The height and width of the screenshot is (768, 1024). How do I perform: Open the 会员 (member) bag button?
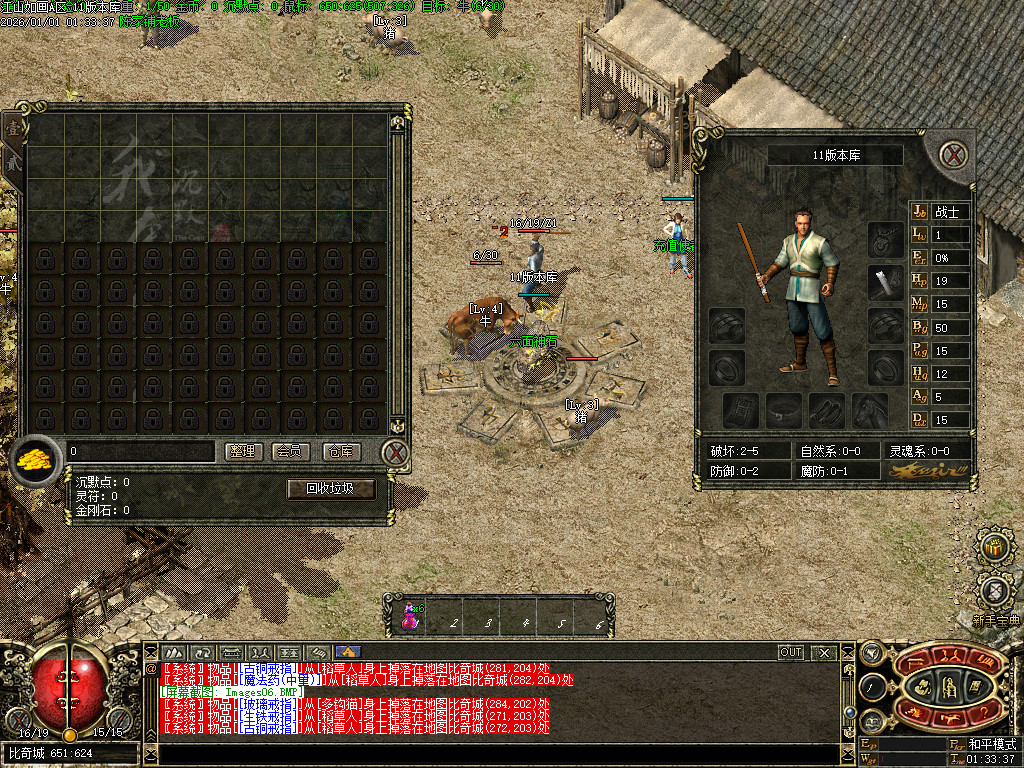(291, 452)
